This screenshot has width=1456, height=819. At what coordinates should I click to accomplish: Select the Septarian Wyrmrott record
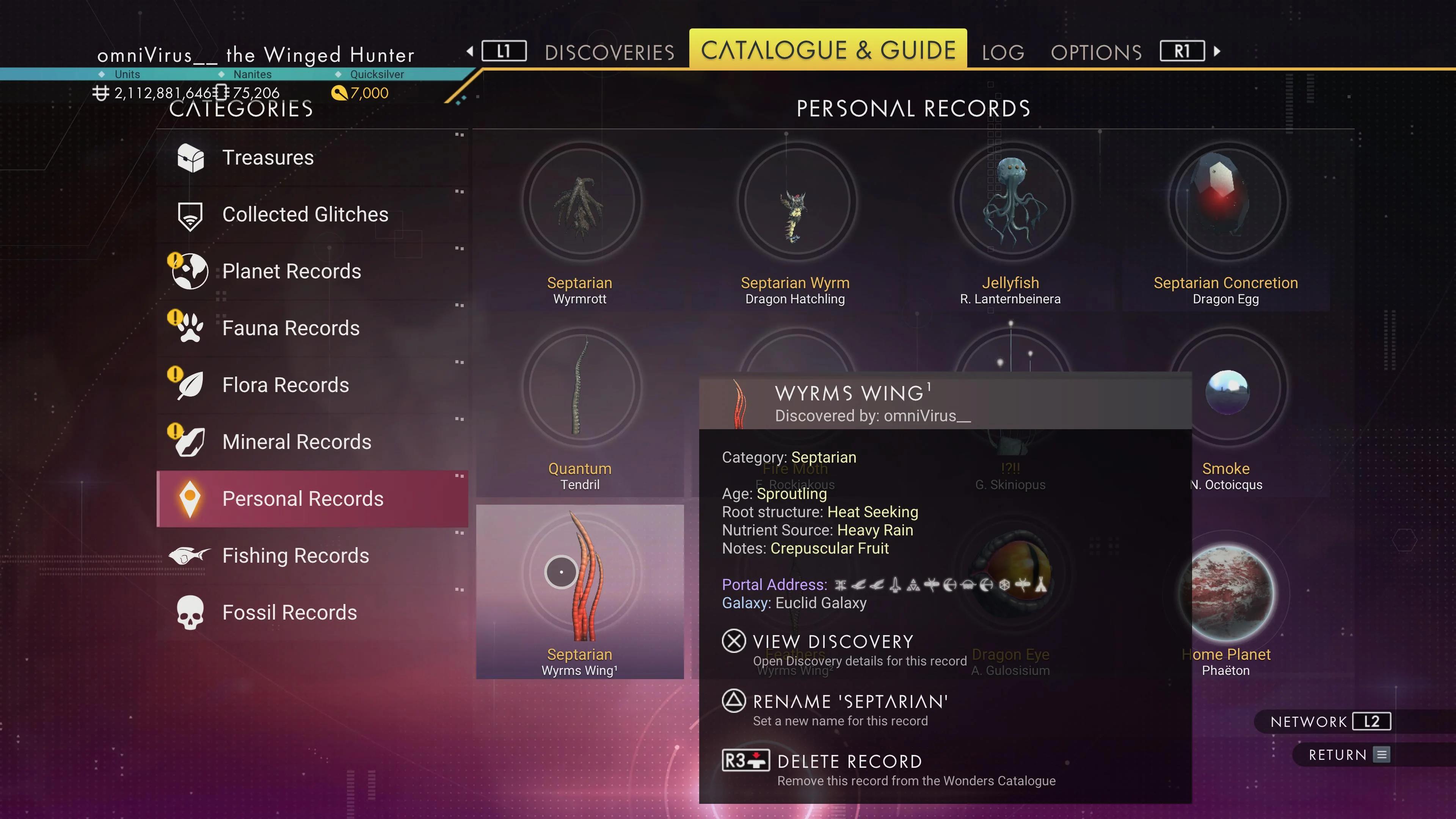point(581,226)
